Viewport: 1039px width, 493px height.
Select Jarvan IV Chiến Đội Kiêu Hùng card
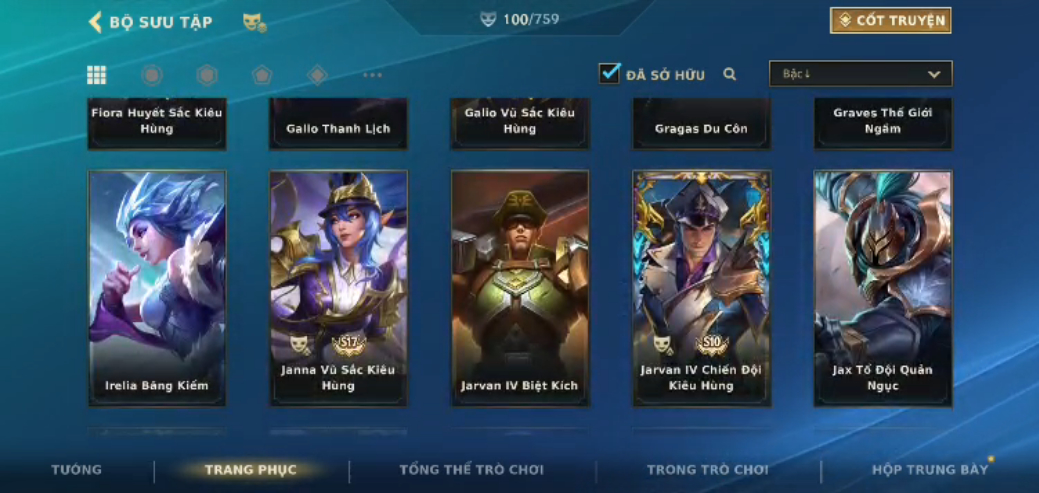pyautogui.click(x=701, y=288)
